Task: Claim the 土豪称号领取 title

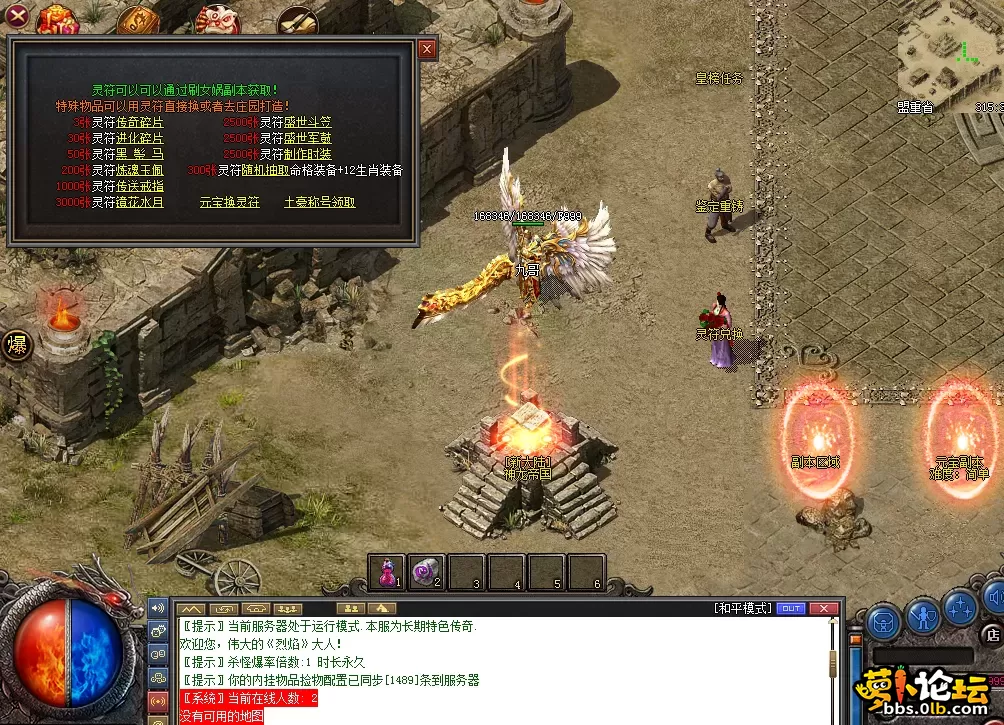Action: (x=320, y=202)
